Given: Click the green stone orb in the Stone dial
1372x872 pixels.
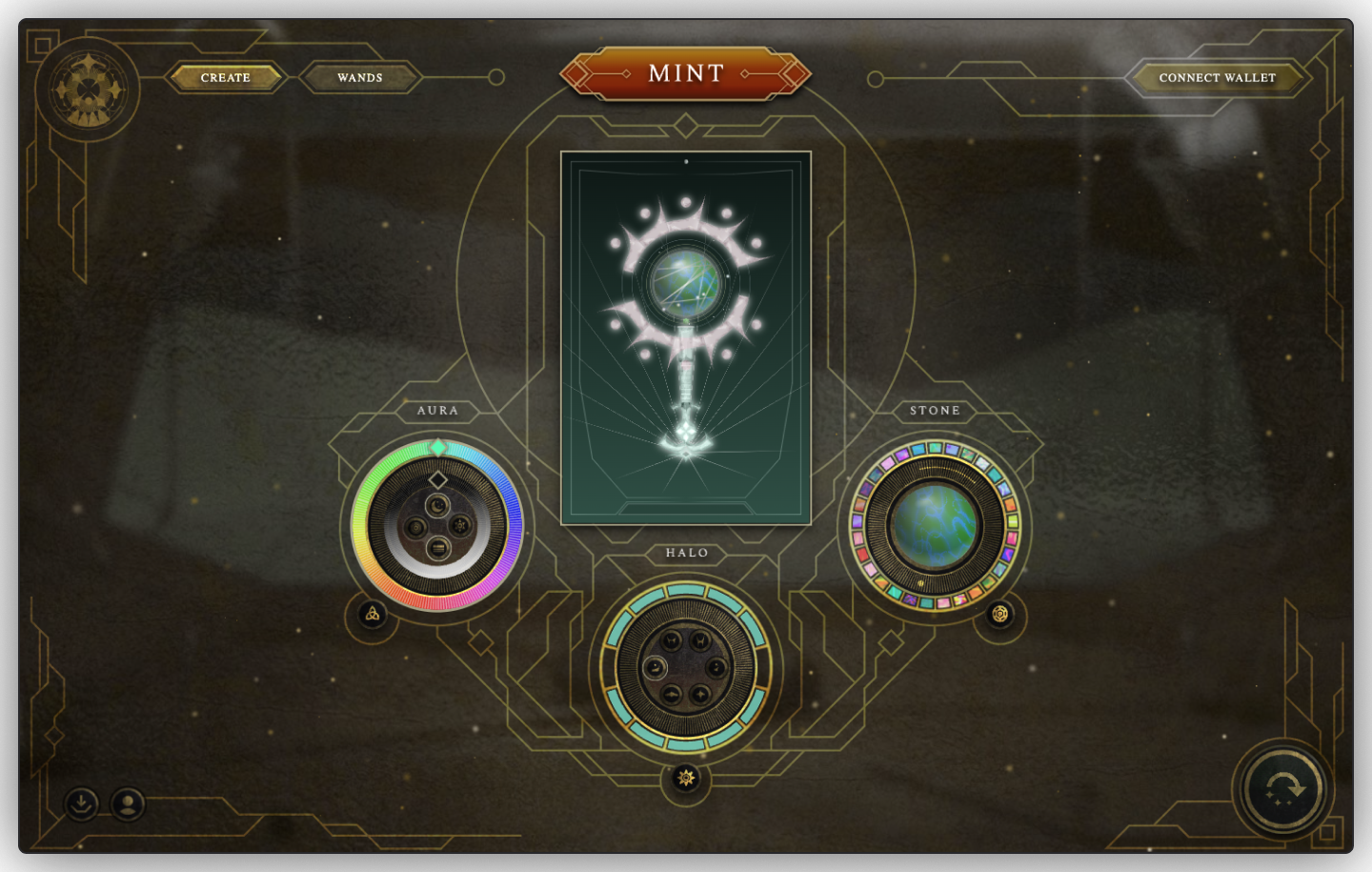Looking at the screenshot, I should (934, 526).
